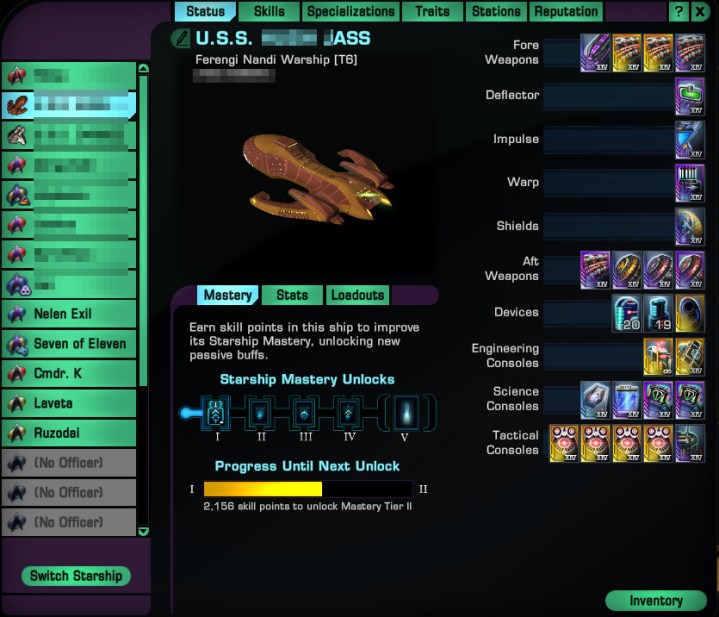
Task: Click the Impulse engine slot item
Action: tap(690, 139)
